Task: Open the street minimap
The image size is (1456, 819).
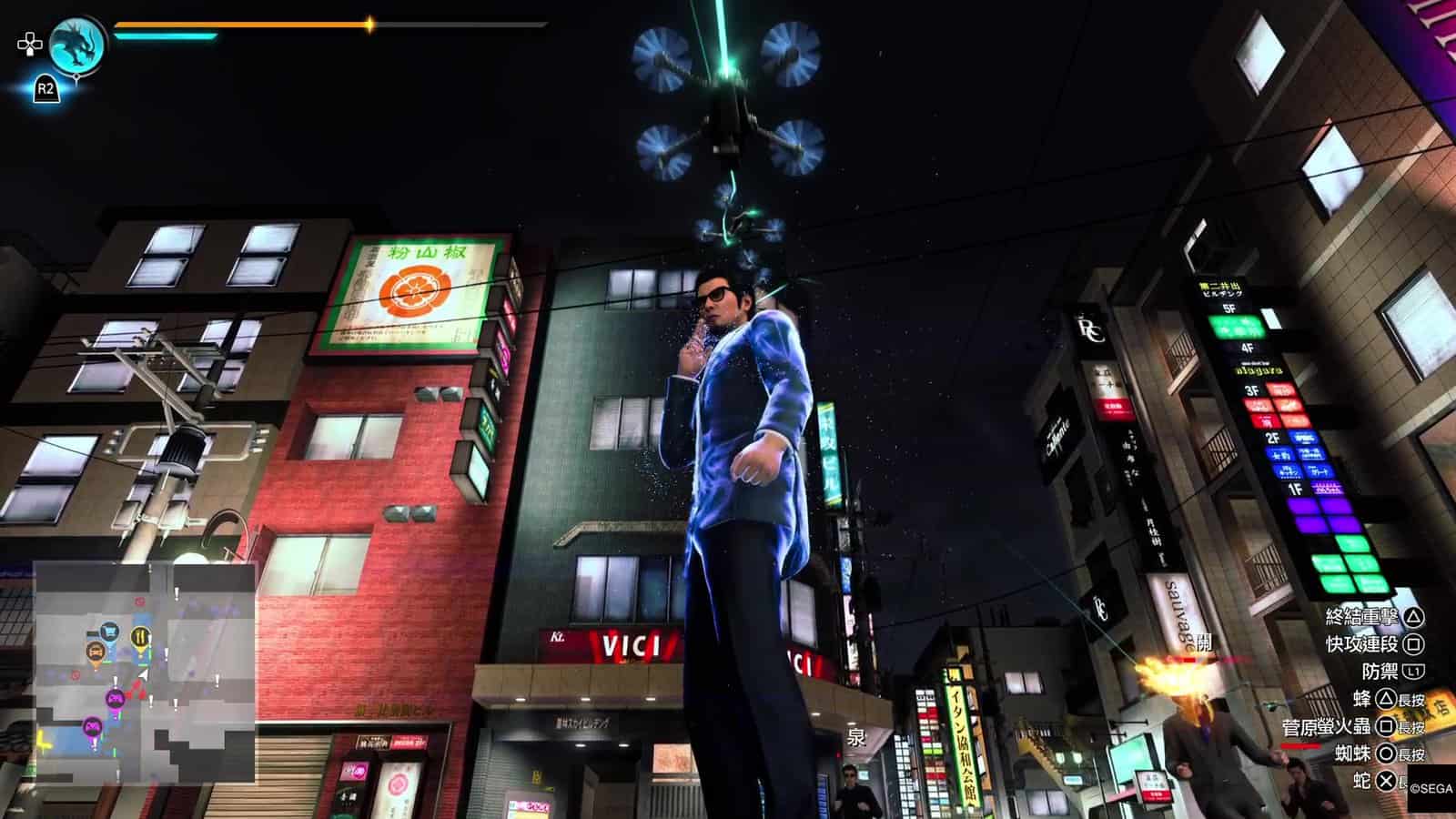Action: 145,672
